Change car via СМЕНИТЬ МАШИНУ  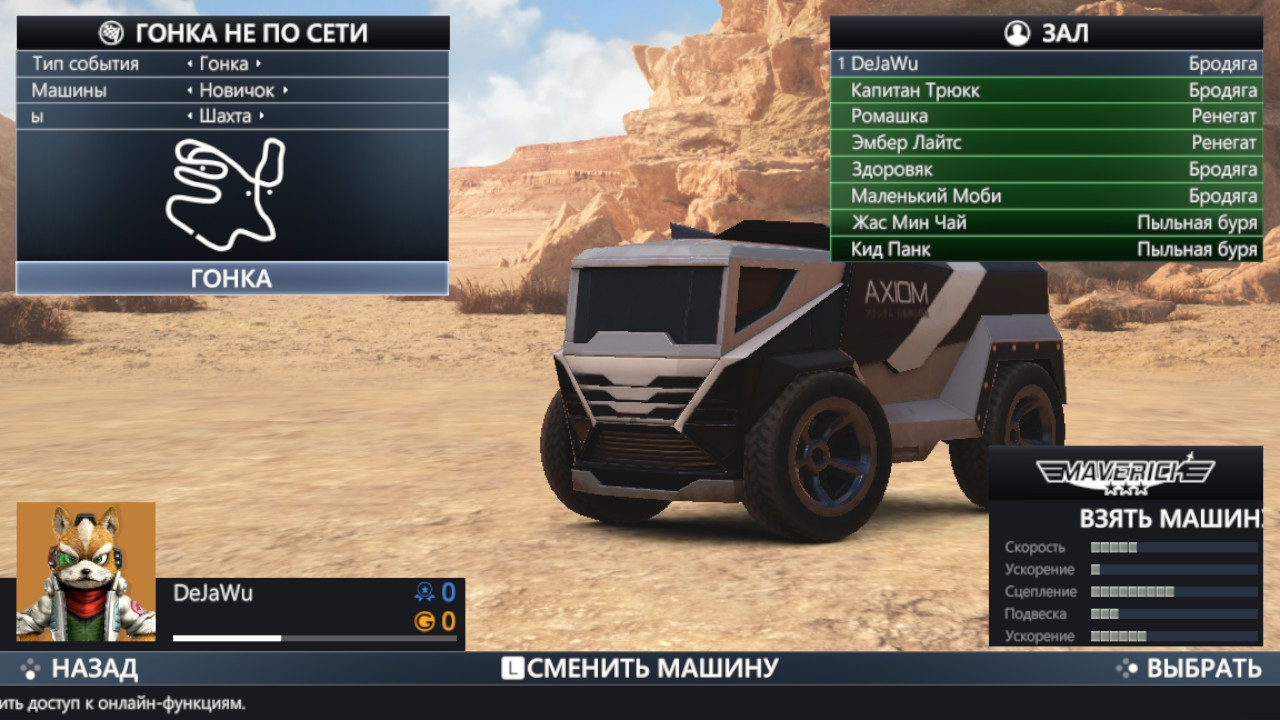tap(640, 669)
